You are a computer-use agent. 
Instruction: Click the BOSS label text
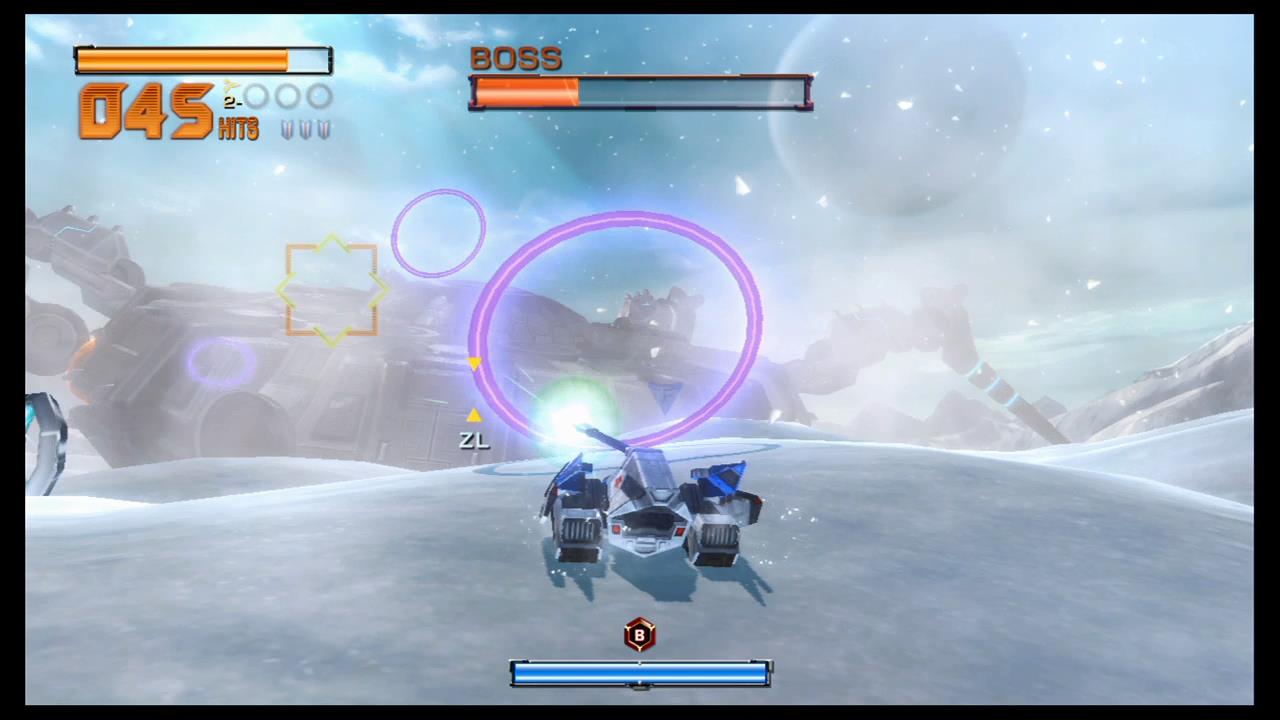click(x=516, y=58)
